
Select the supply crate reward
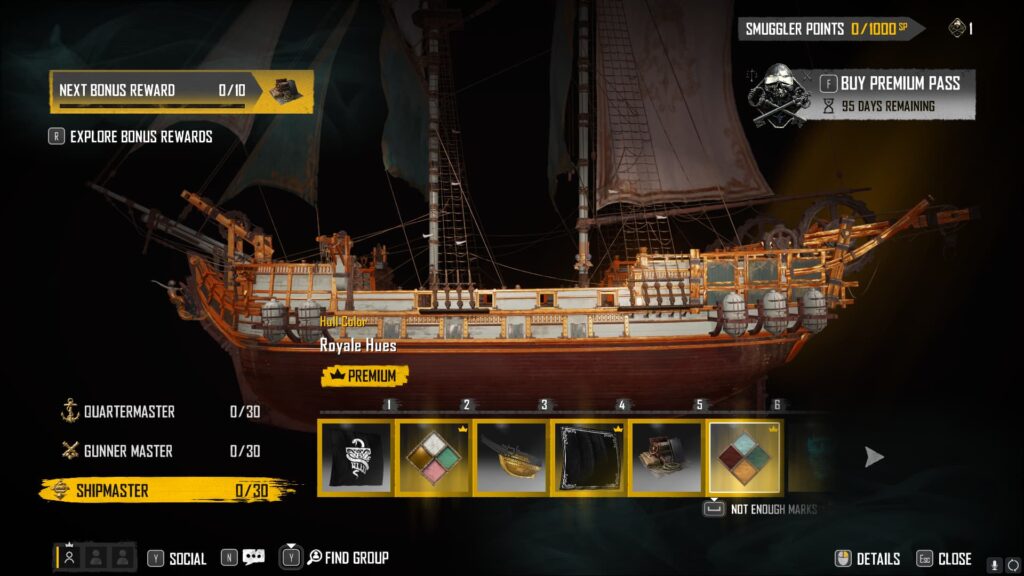click(x=667, y=458)
